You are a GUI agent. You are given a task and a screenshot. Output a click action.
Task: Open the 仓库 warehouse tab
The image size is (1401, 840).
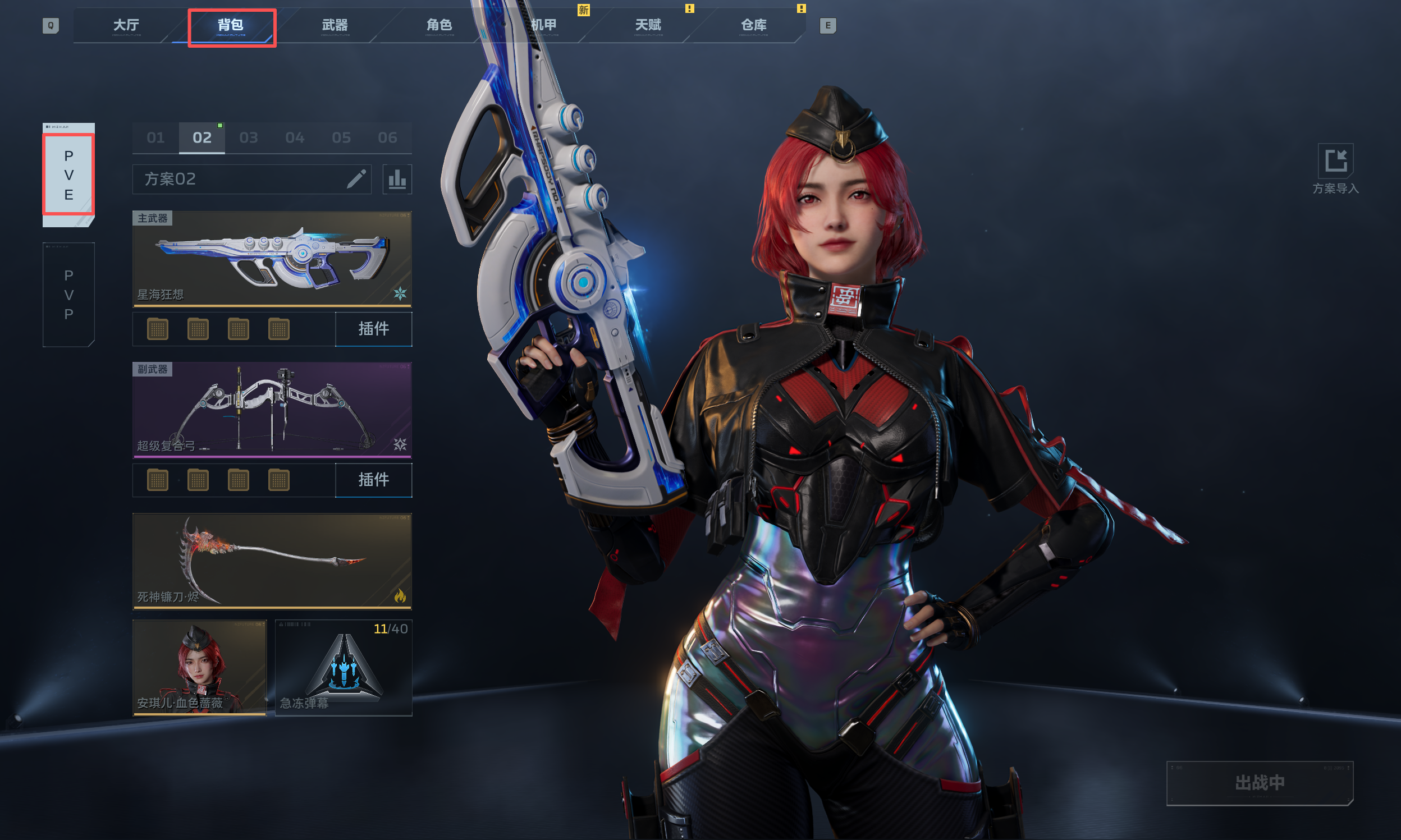coord(753,25)
